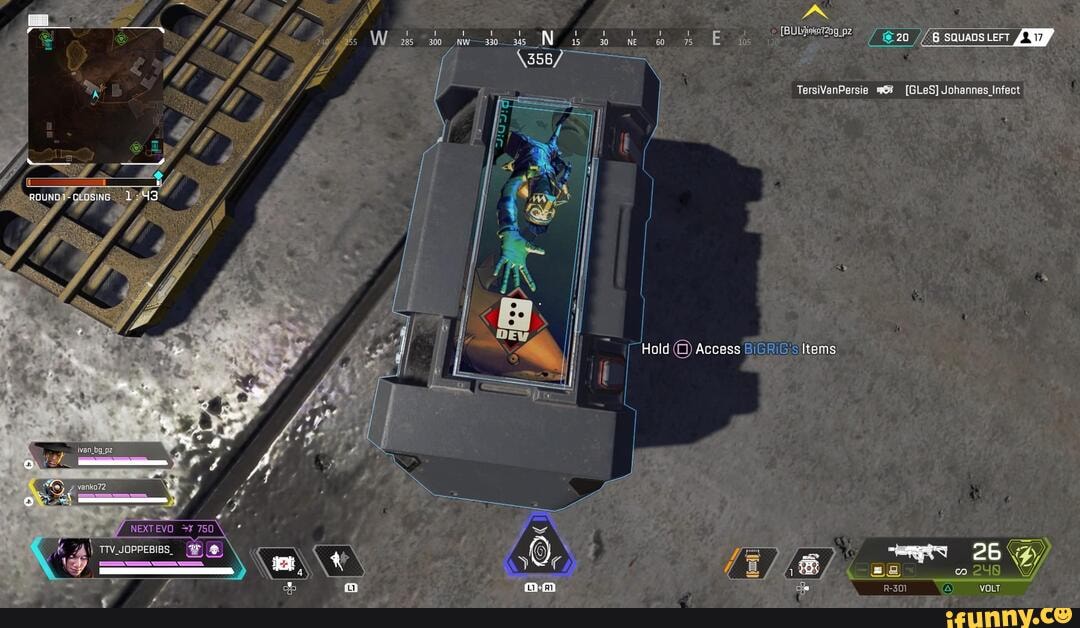Viewport: 1080px width, 628px height.
Task: Select squadmate vanko72's status card
Action: click(100, 492)
